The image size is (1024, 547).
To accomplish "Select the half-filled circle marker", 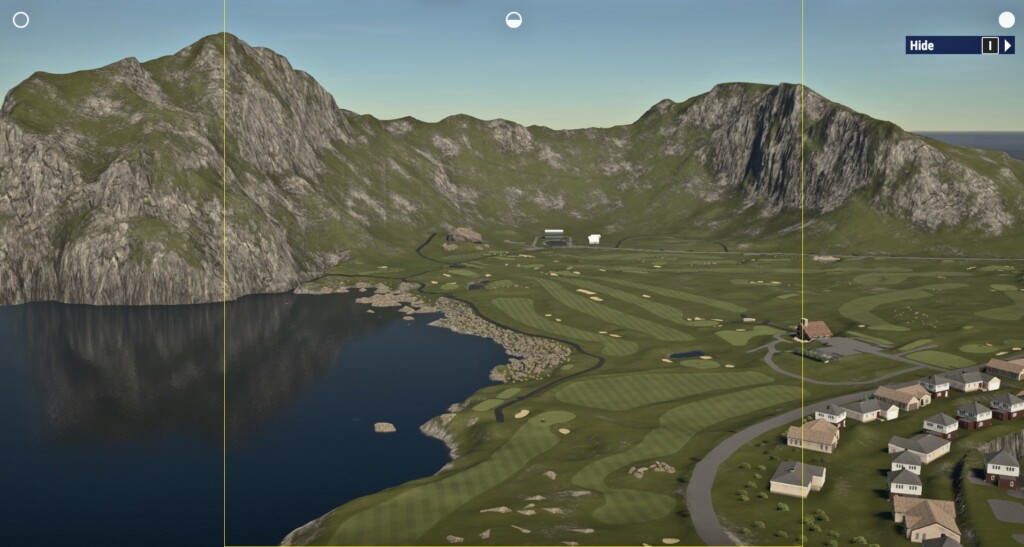I will (513, 20).
